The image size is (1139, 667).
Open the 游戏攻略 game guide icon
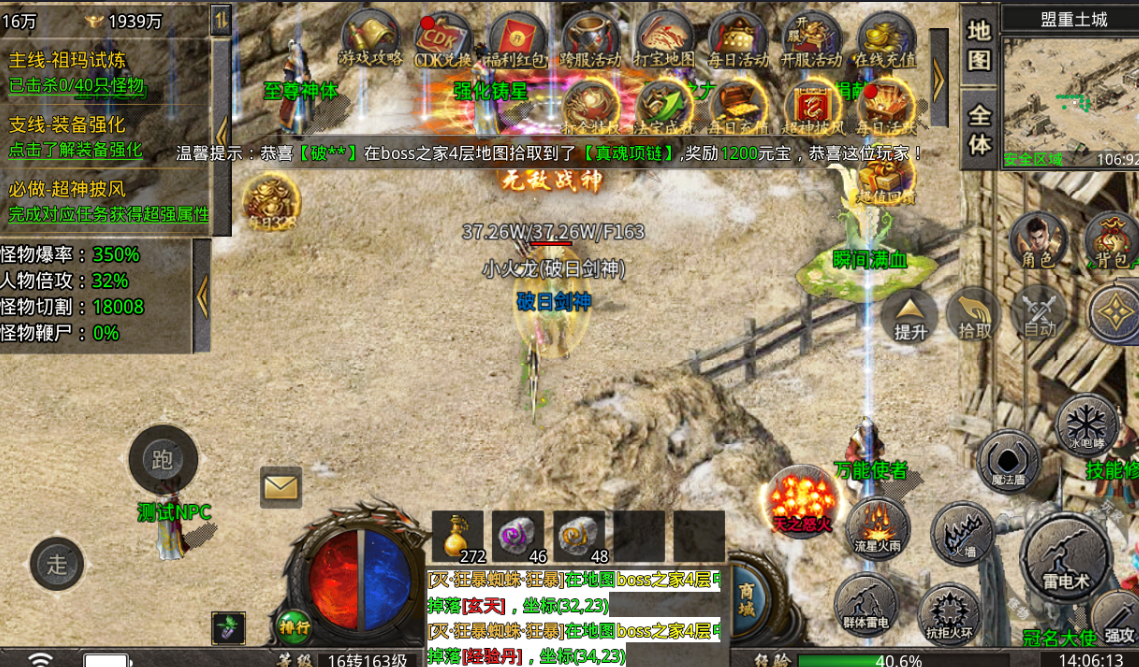tap(371, 40)
